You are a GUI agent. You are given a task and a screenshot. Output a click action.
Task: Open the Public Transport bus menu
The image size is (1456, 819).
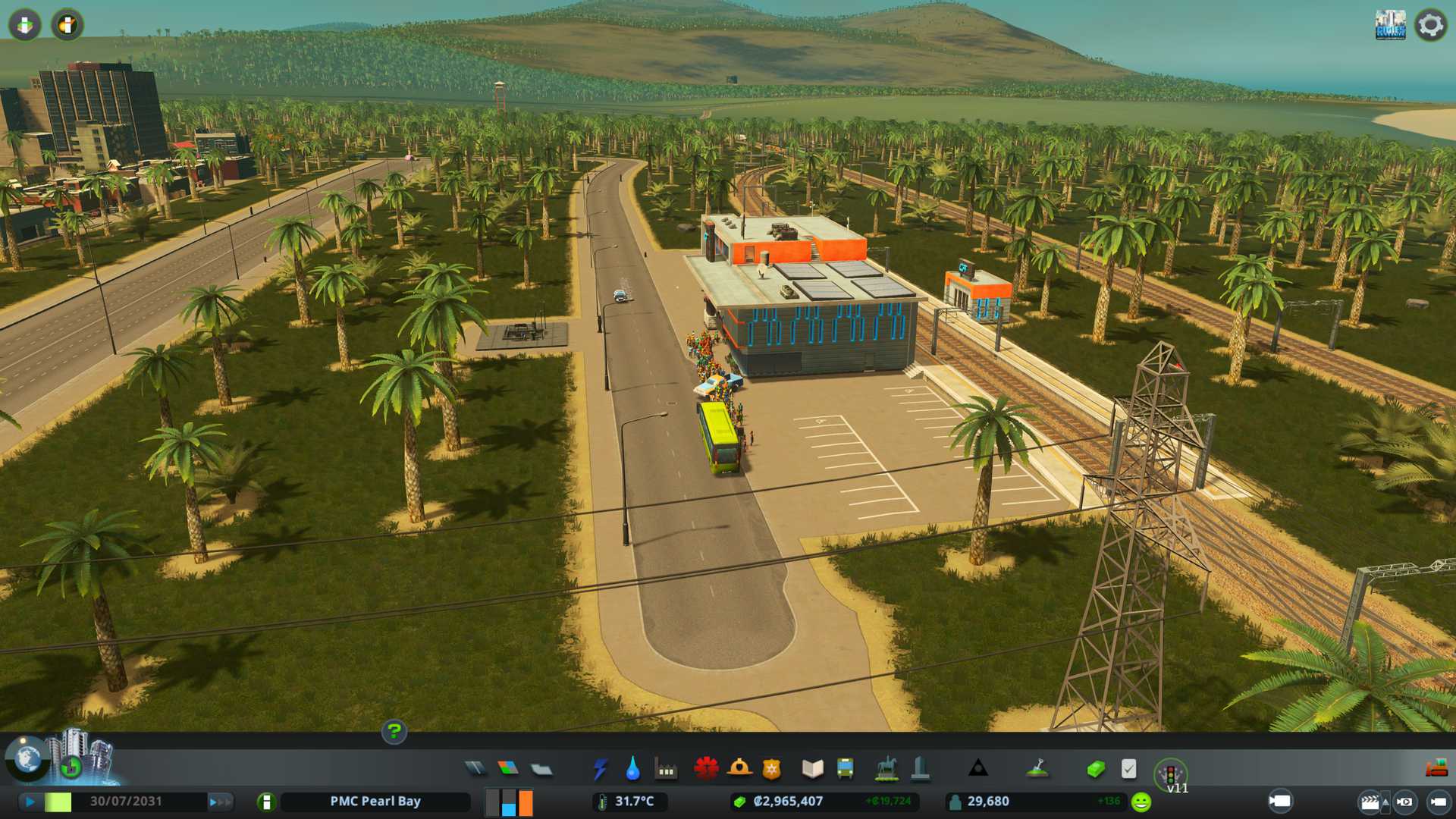tap(845, 769)
